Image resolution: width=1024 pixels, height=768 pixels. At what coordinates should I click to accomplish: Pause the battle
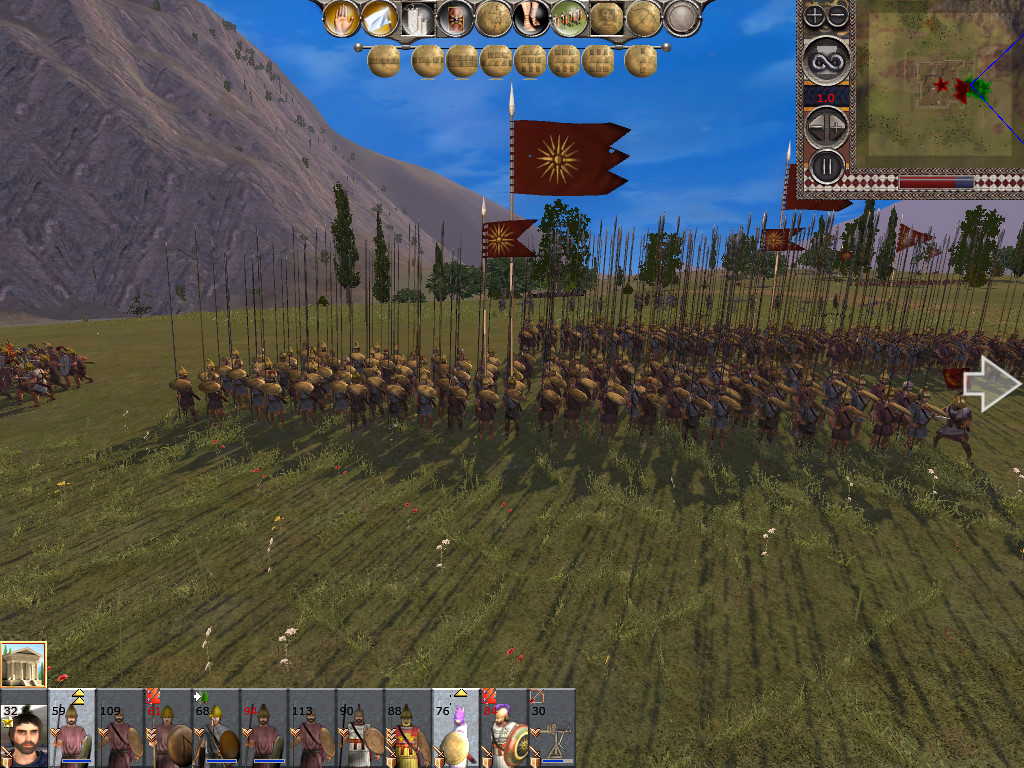pos(826,165)
